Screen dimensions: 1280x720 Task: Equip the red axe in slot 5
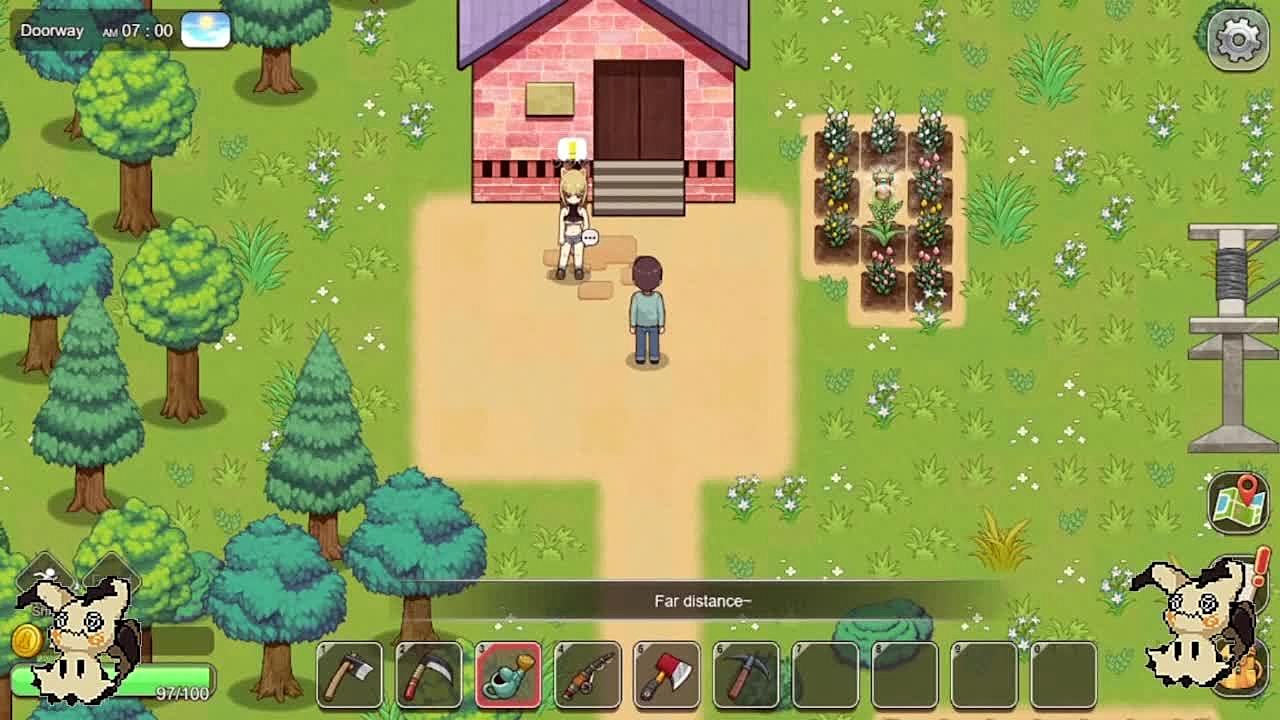coord(666,675)
